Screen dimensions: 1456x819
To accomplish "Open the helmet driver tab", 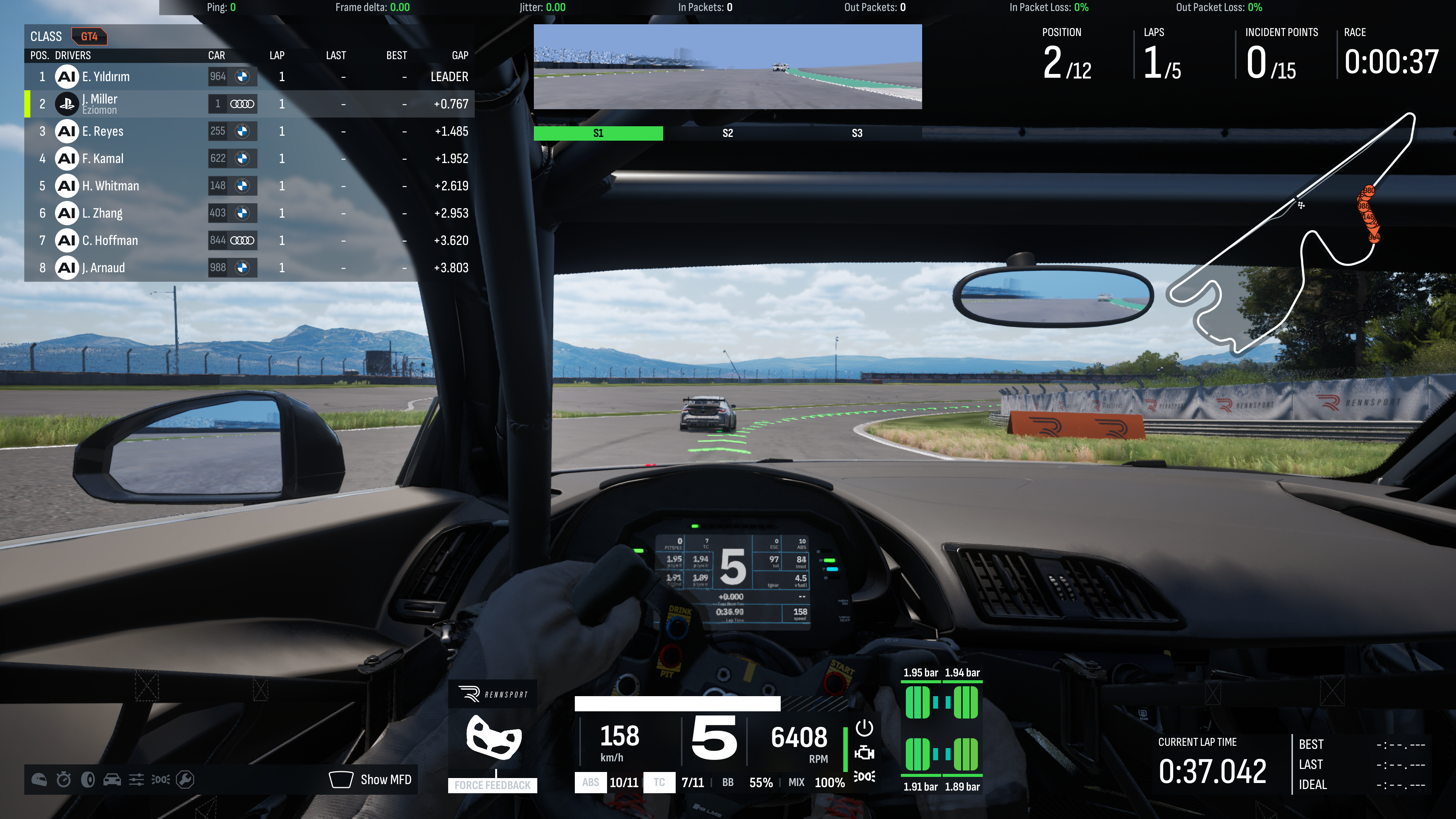I will coord(39,780).
